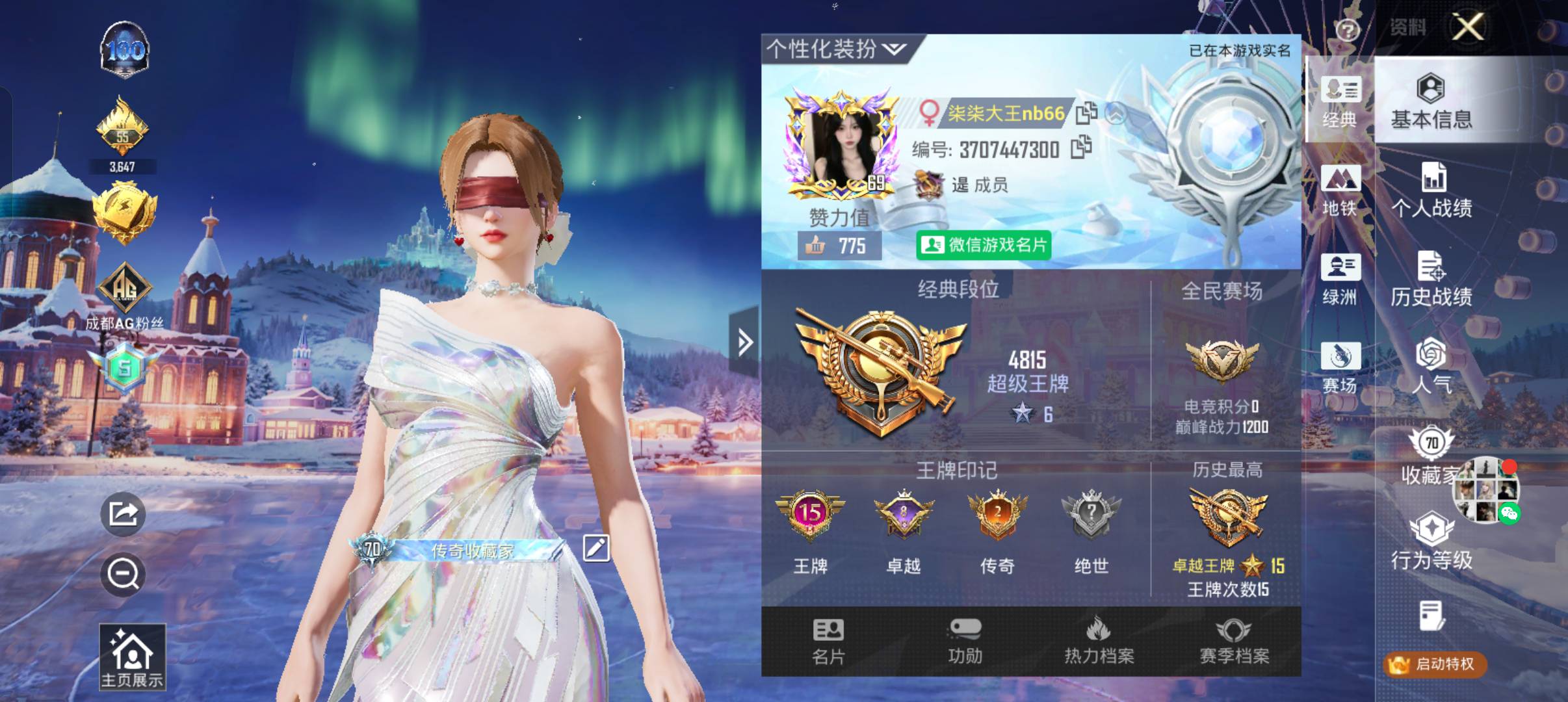Edit the 传奇收藏家 title with the pencil
This screenshot has width=1568, height=702.
point(595,548)
